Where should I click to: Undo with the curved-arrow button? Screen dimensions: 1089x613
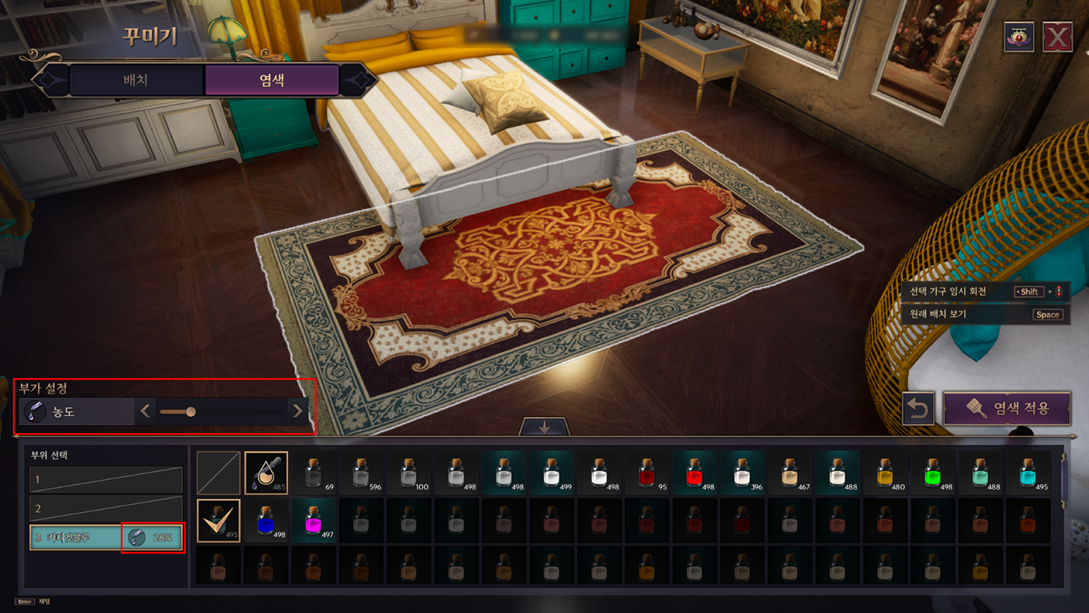click(918, 408)
